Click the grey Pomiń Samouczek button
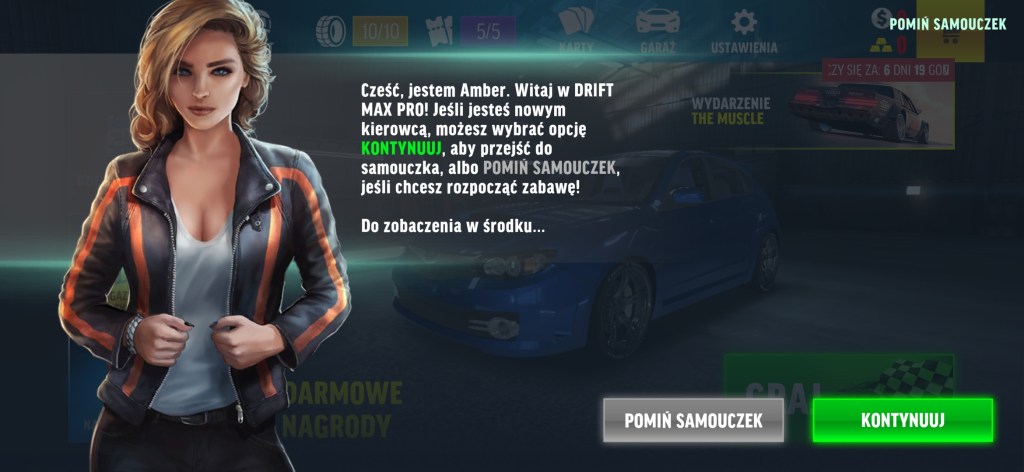 coord(693,420)
